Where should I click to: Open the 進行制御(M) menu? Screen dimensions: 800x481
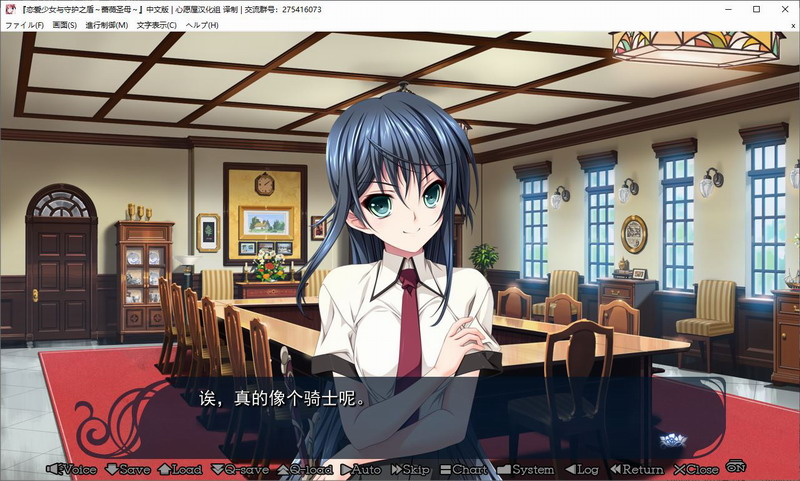[x=107, y=25]
